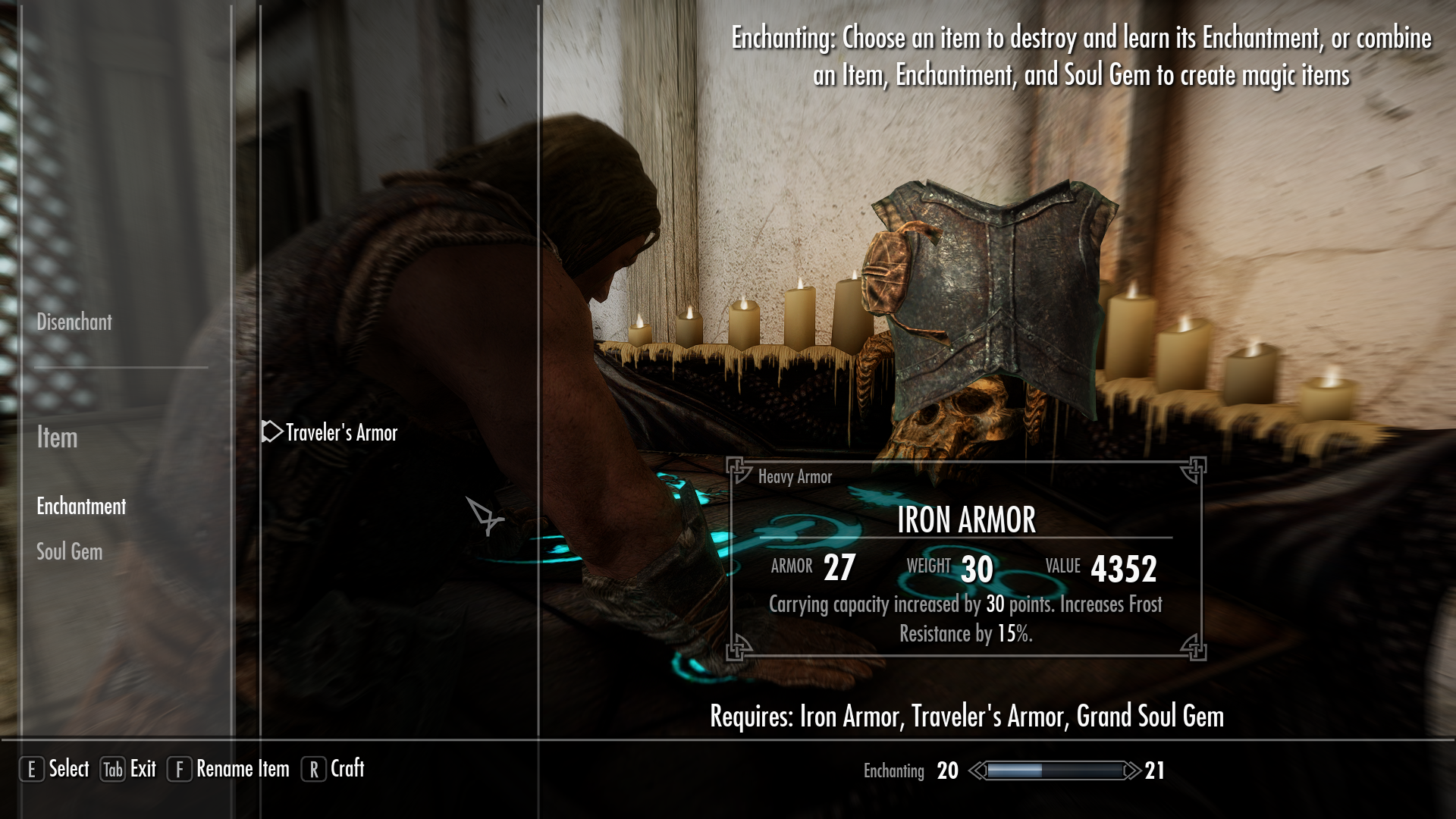Click the left arrow of the Enchanting bar
Viewport: 1456px width, 819px height.
976,769
